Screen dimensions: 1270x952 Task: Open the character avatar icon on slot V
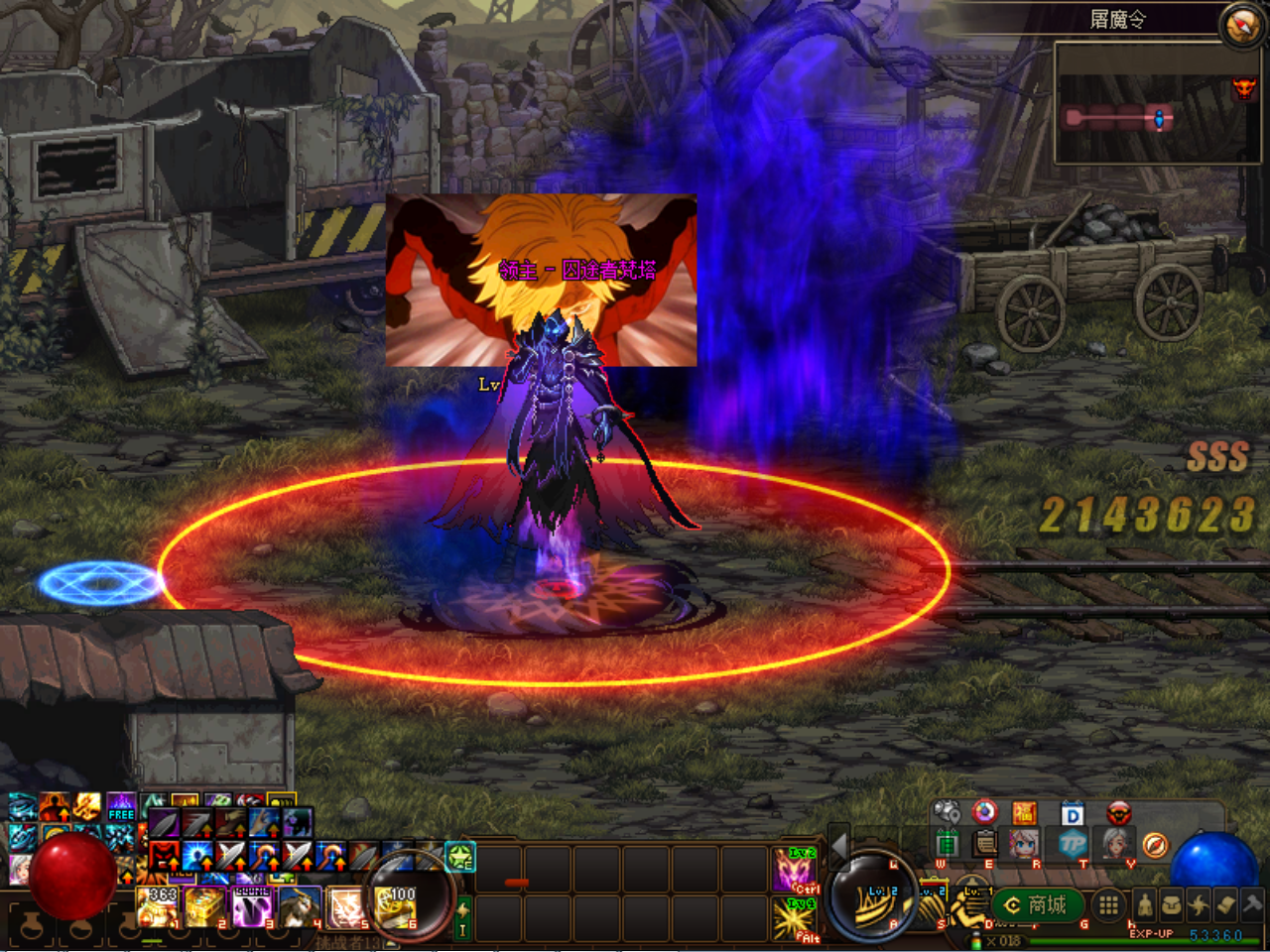1116,845
